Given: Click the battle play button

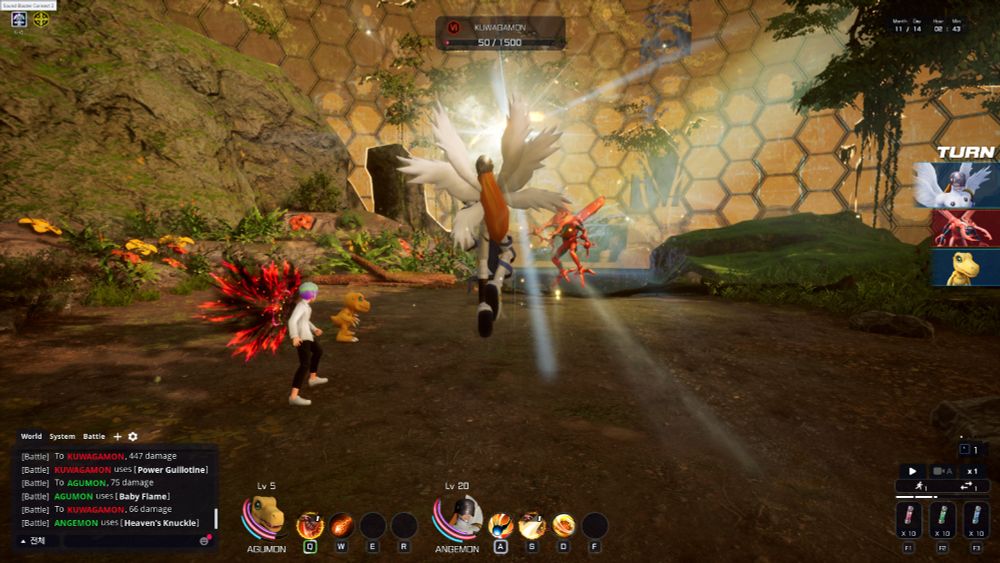Looking at the screenshot, I should [x=912, y=471].
